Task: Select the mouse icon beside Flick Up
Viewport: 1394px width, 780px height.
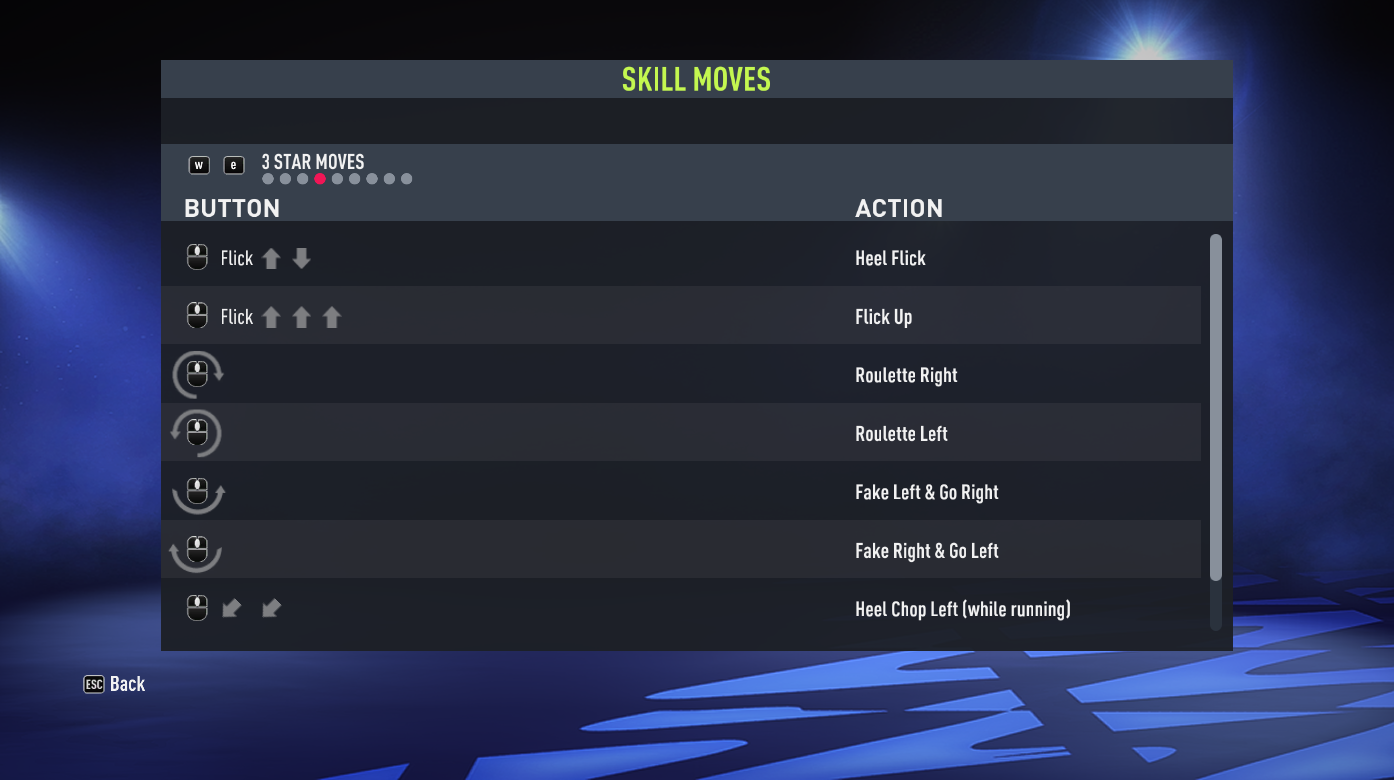Action: (197, 316)
